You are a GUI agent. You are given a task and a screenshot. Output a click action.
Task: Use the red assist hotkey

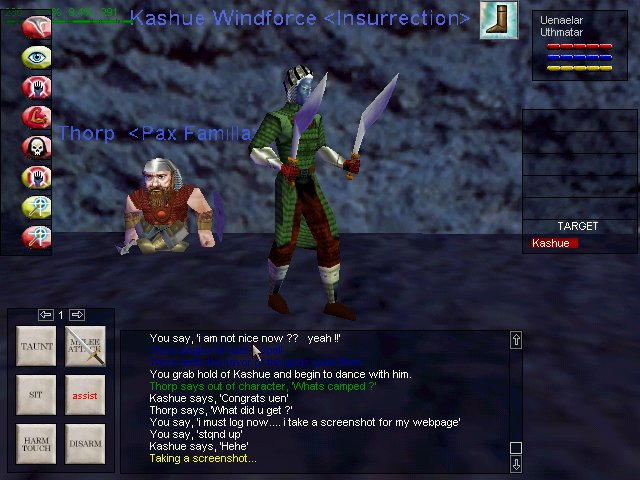tap(84, 395)
